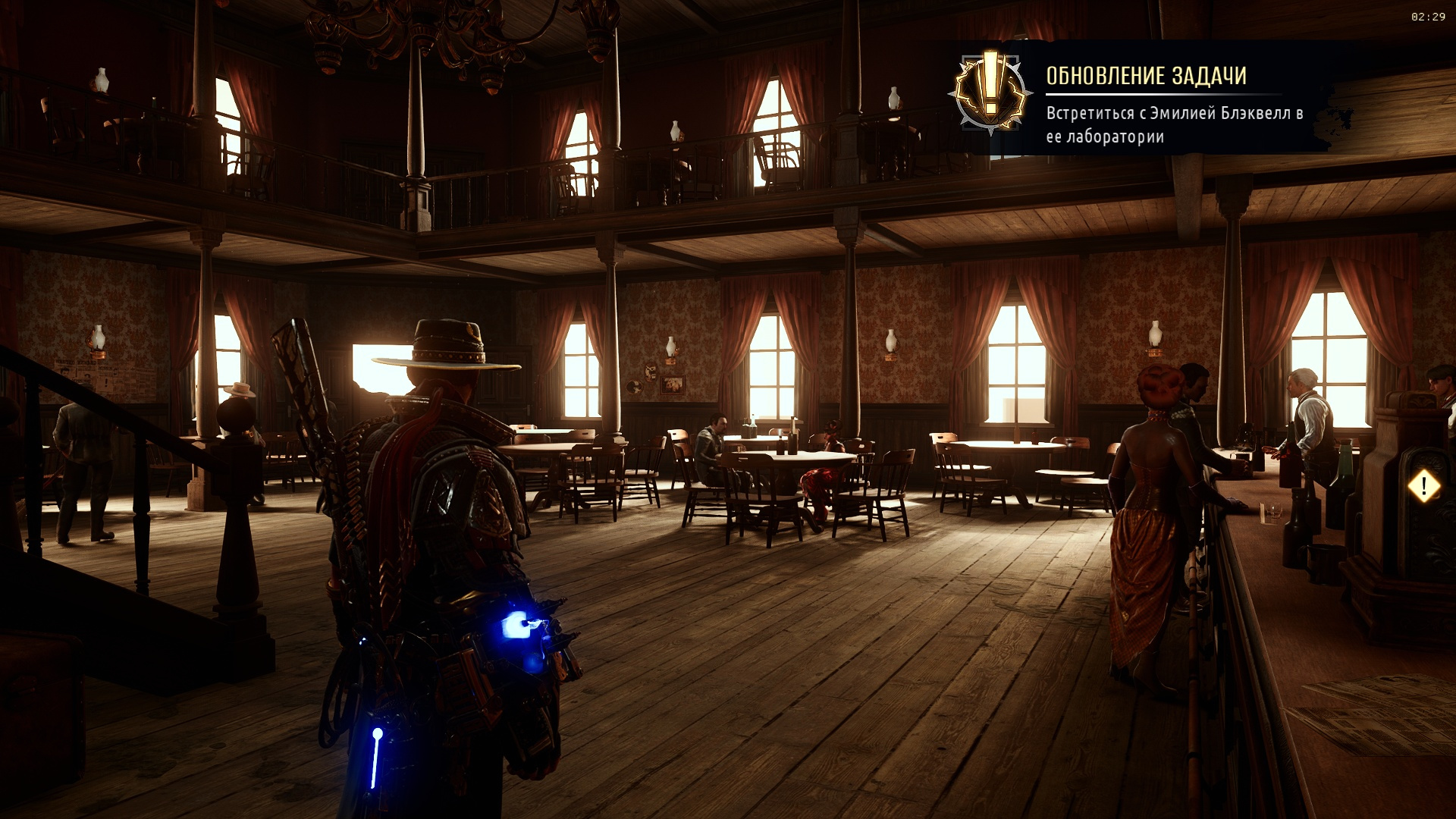Click the golden exclamation quest emblem
Image resolution: width=1456 pixels, height=819 pixels.
990,93
